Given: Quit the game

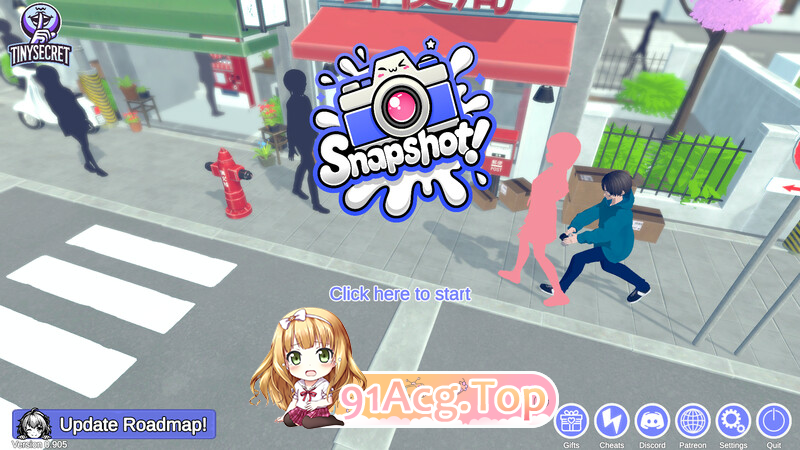Looking at the screenshot, I should point(774,420).
